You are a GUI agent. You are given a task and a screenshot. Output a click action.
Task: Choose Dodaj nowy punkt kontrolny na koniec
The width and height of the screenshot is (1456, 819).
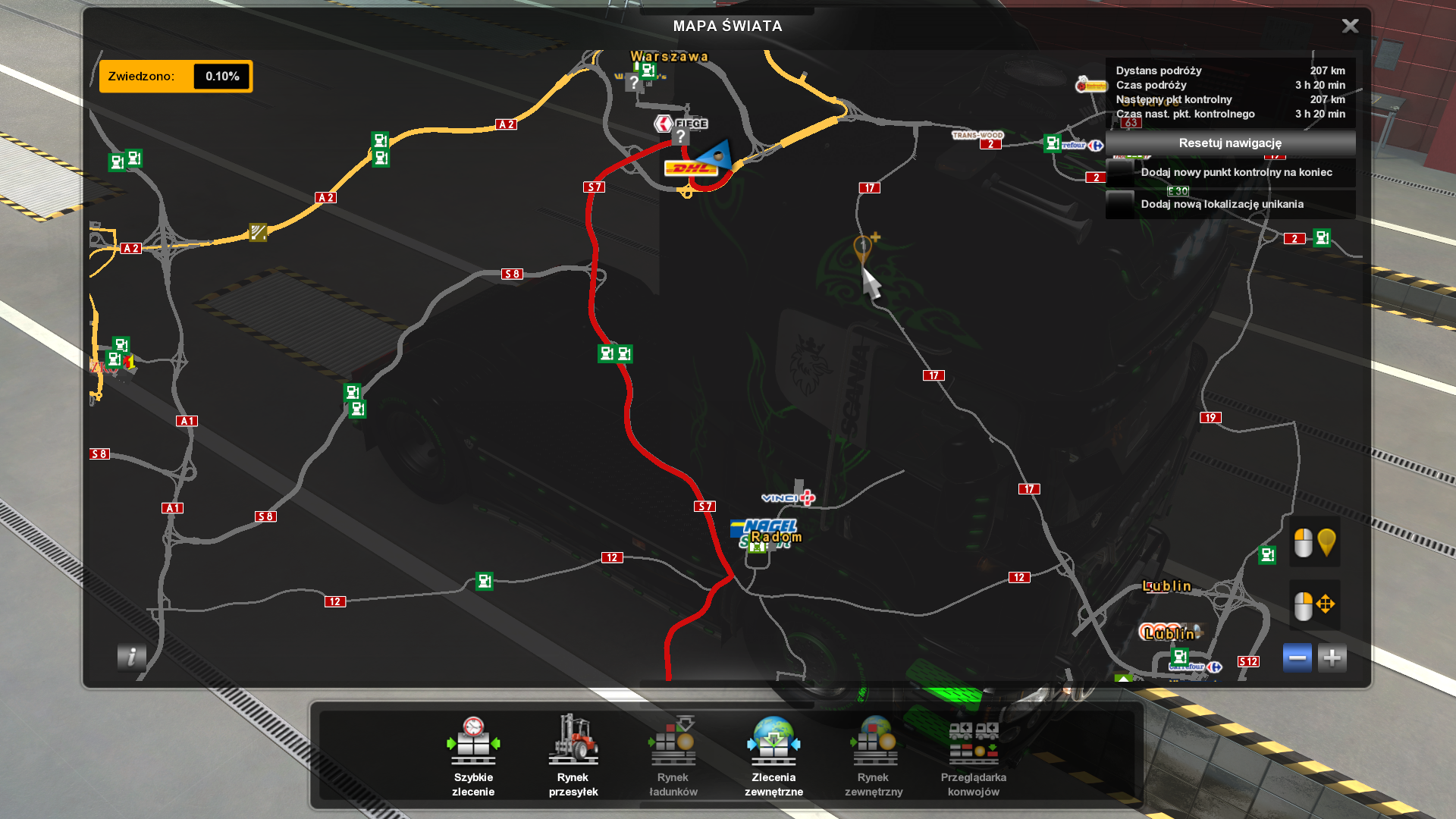1235,173
